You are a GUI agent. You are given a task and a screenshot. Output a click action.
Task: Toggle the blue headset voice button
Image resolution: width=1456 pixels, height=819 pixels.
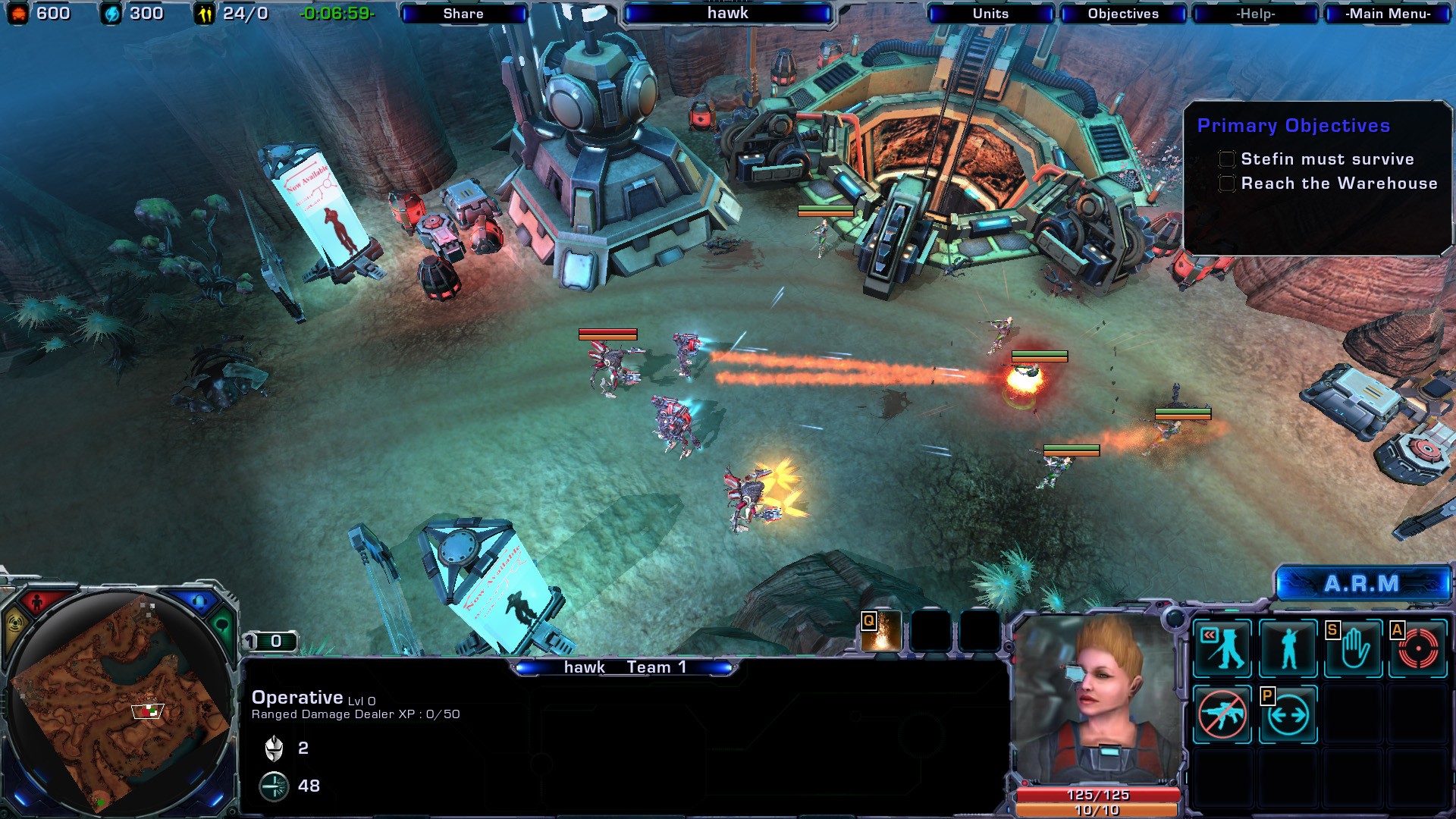point(199,603)
